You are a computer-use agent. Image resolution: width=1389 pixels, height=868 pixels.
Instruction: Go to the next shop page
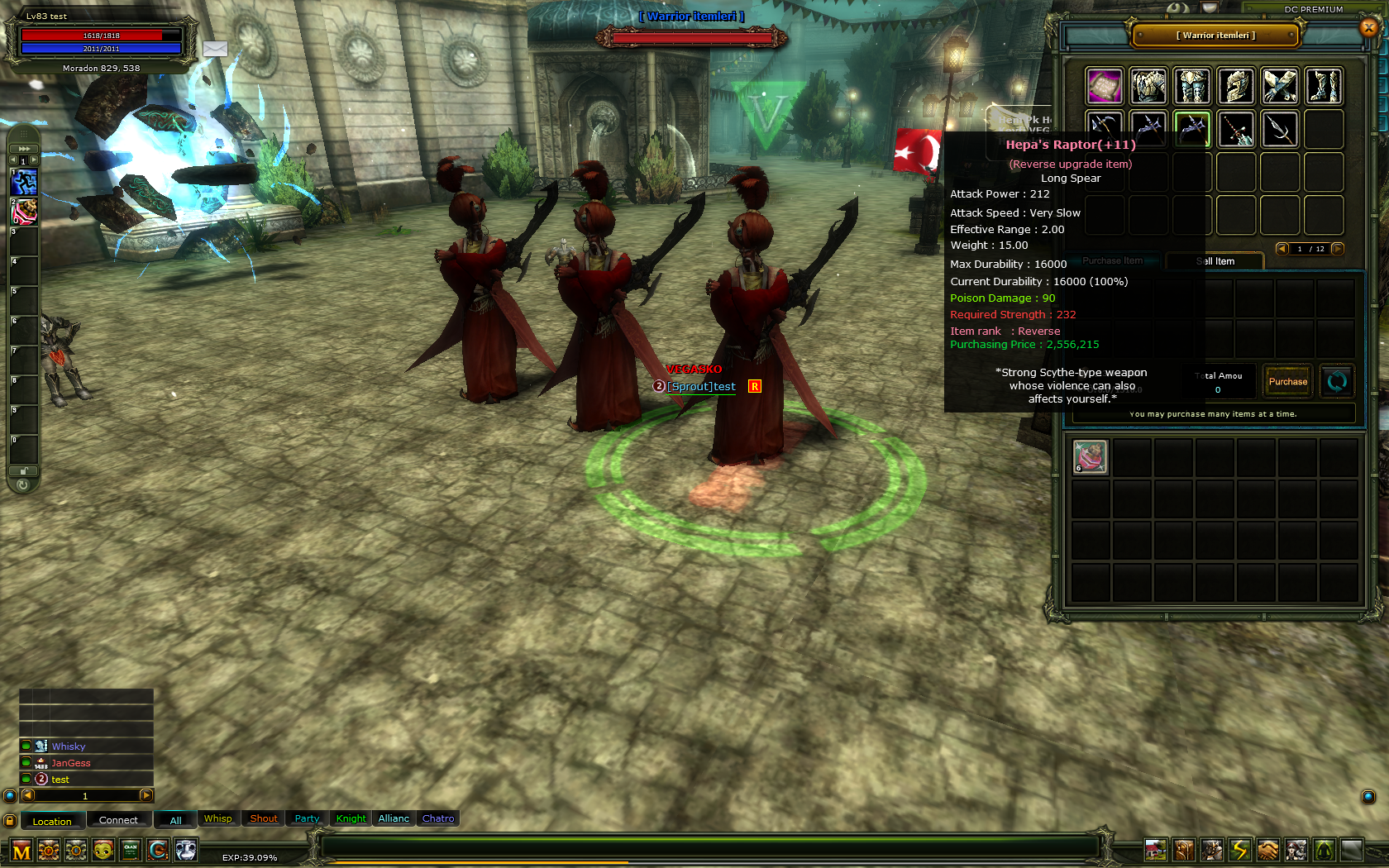coord(1338,249)
